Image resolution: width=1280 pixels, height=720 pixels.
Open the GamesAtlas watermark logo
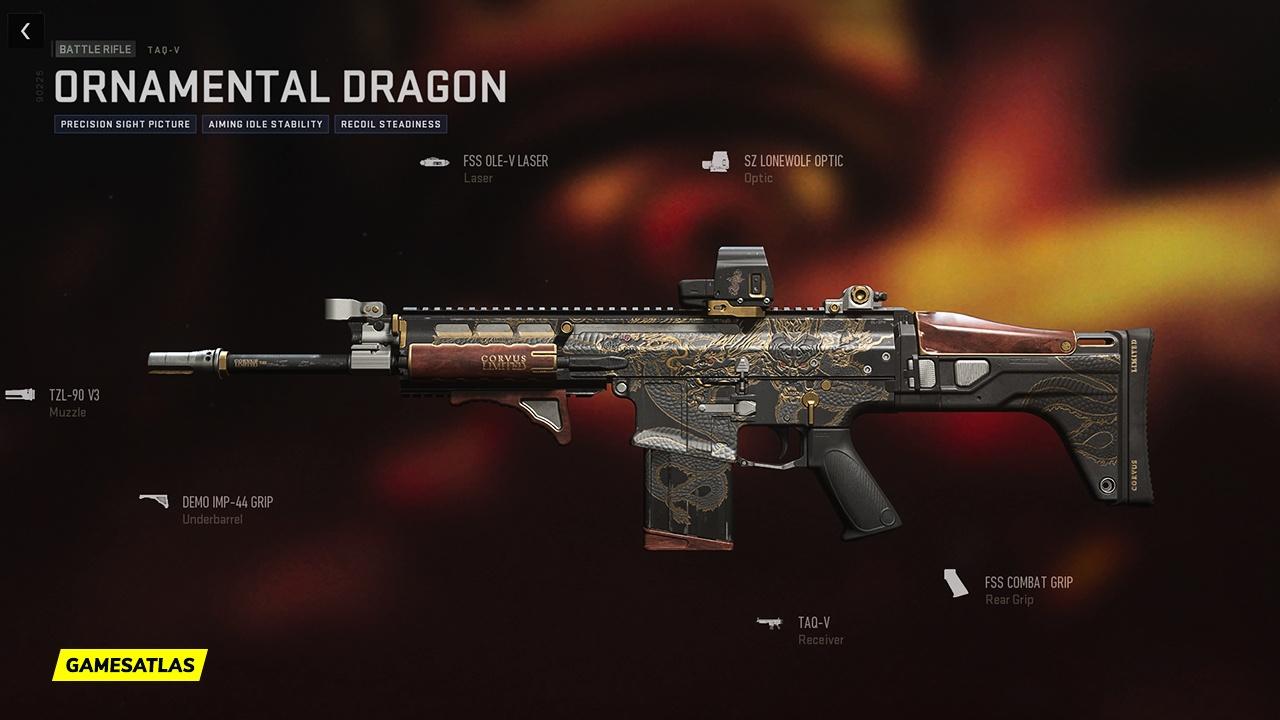tap(130, 664)
